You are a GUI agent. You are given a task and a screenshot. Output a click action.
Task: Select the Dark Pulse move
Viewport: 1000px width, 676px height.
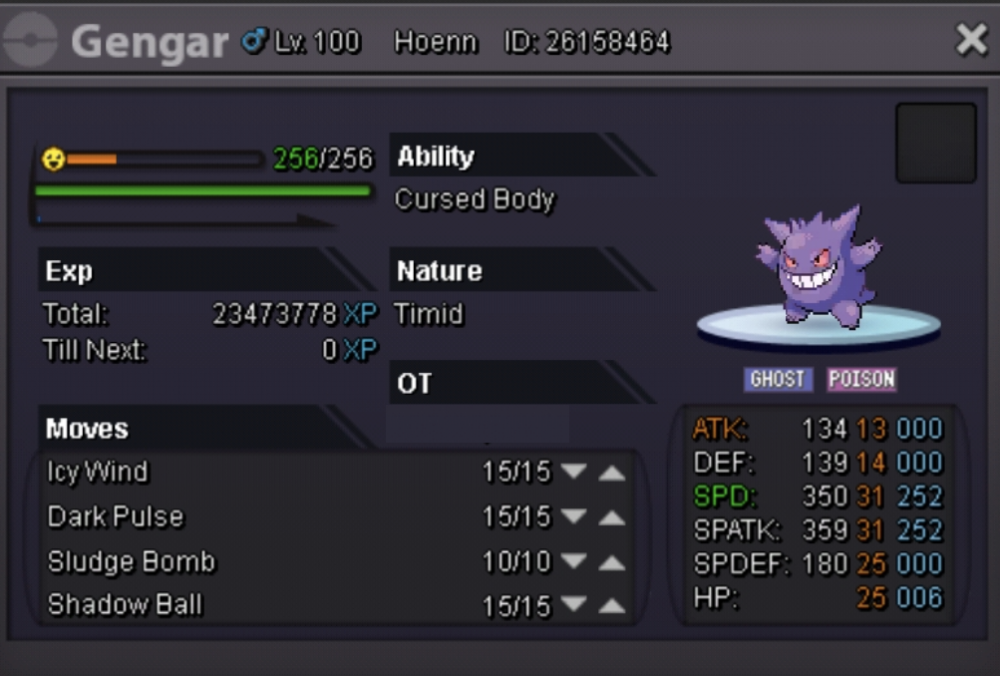116,517
